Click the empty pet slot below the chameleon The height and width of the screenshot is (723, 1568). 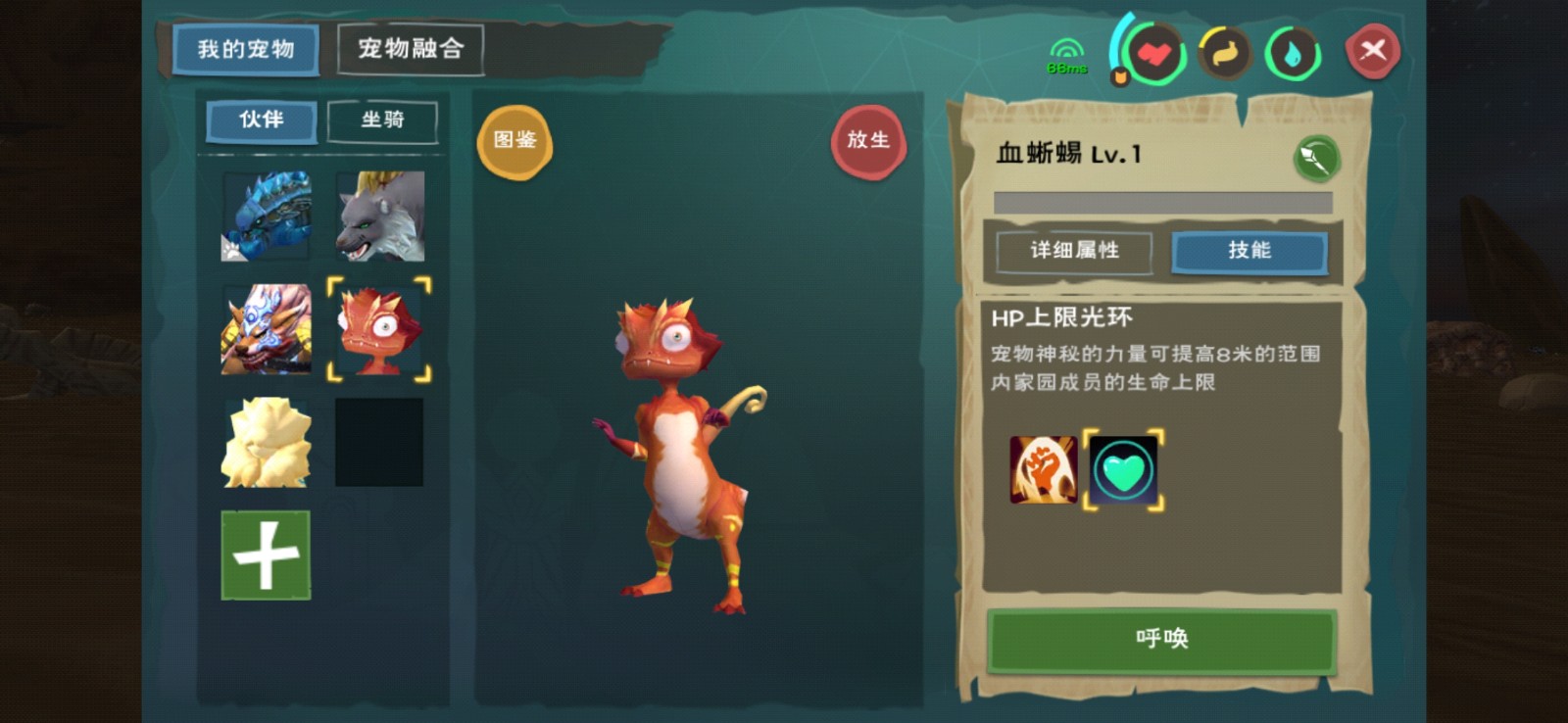pyautogui.click(x=380, y=444)
